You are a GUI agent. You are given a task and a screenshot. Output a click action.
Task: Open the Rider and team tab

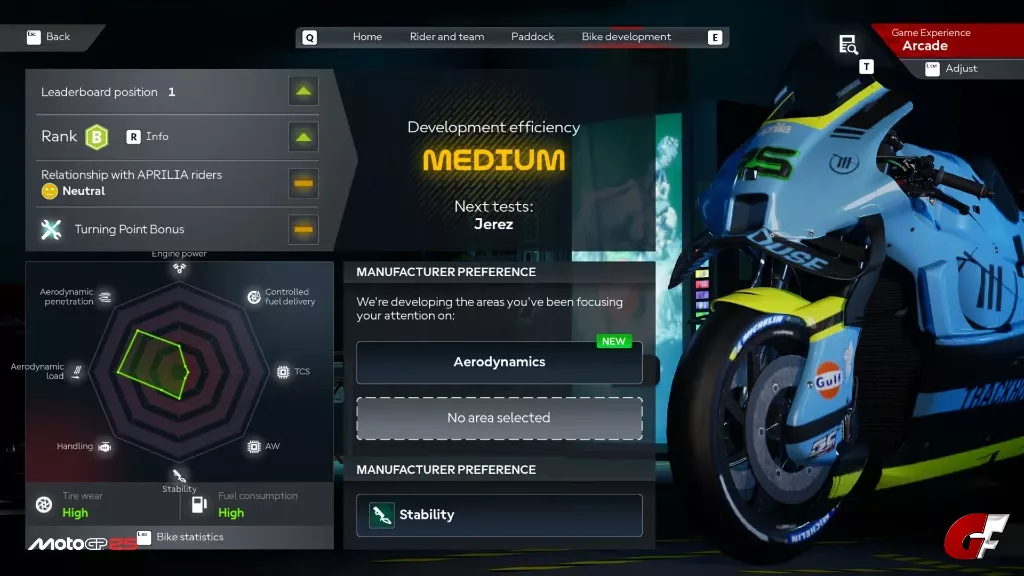(447, 37)
